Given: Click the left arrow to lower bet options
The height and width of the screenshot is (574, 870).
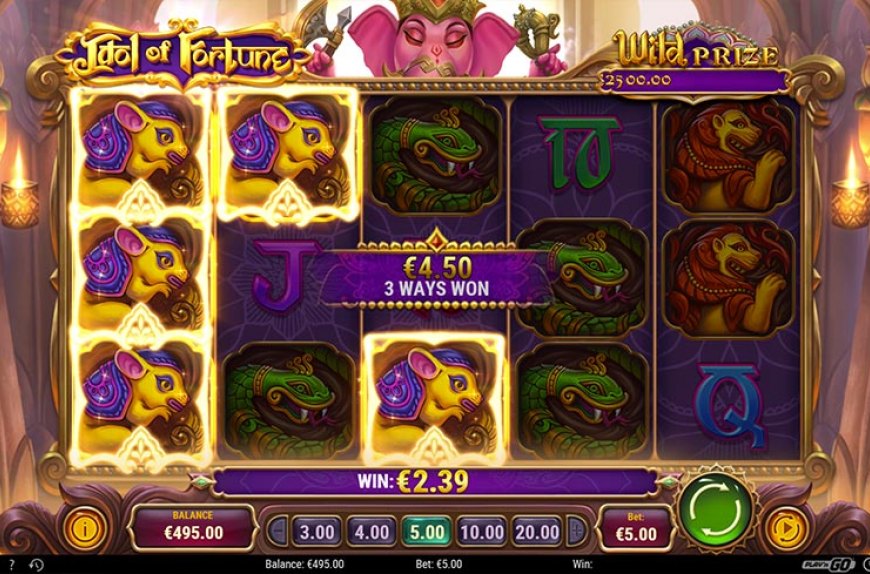Looking at the screenshot, I should point(277,531).
